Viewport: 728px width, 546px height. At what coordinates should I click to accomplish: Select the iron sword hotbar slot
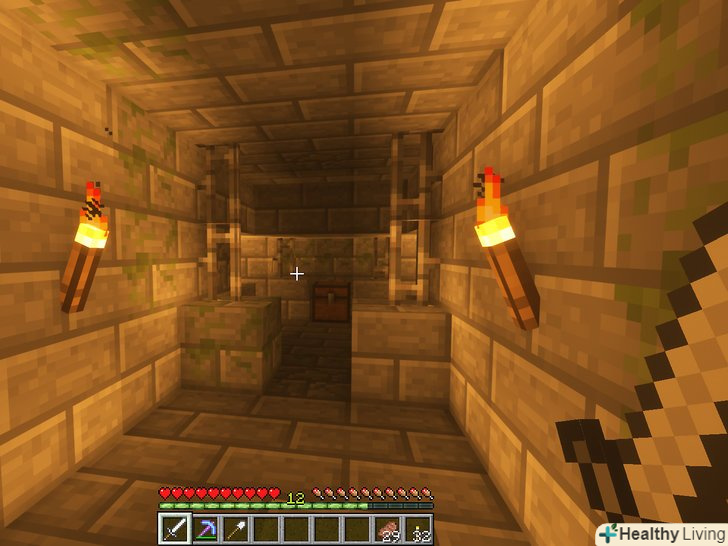click(x=175, y=529)
